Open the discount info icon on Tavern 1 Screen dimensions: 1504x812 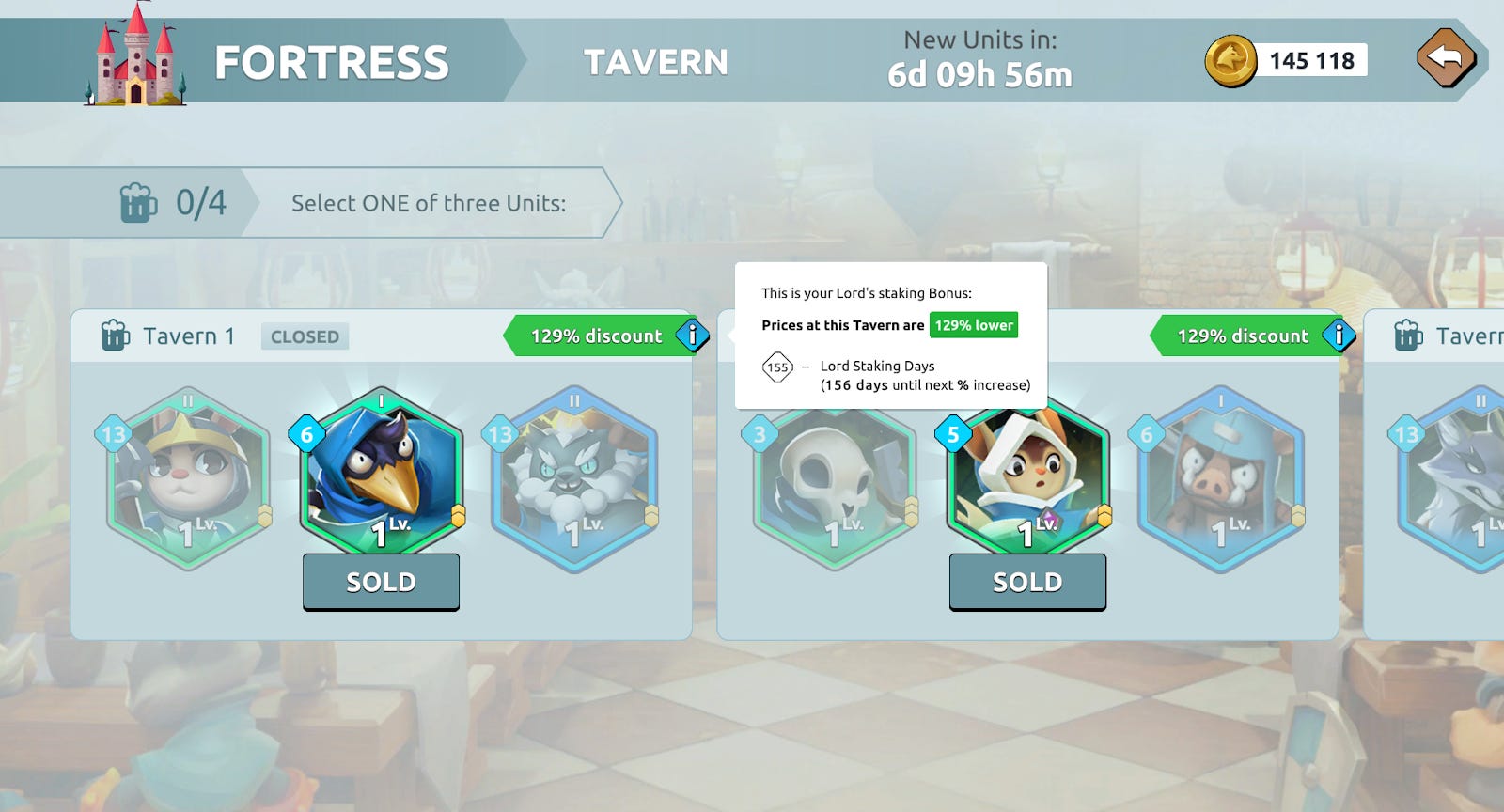692,336
